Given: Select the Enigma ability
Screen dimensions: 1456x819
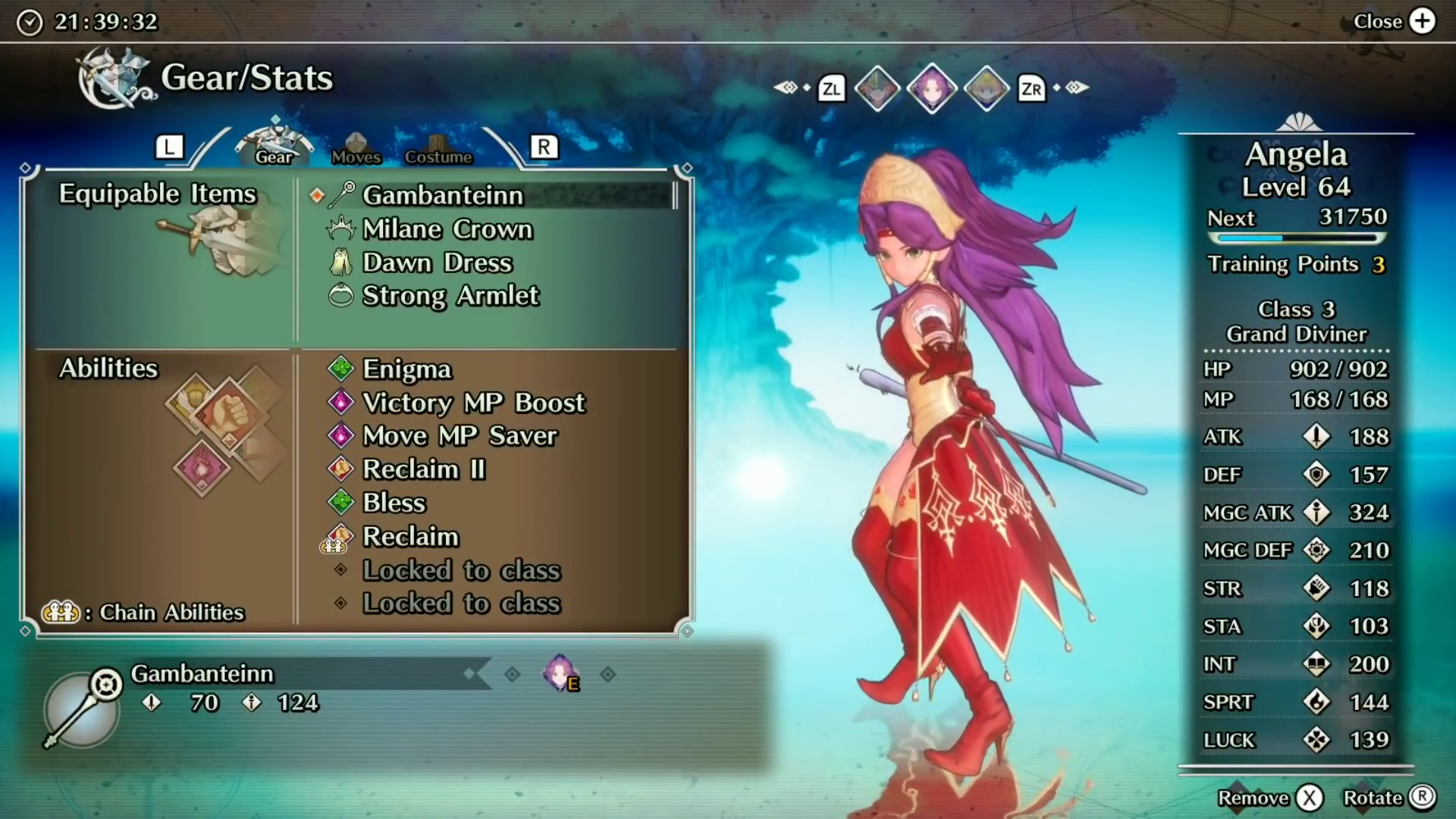Looking at the screenshot, I should click(406, 369).
